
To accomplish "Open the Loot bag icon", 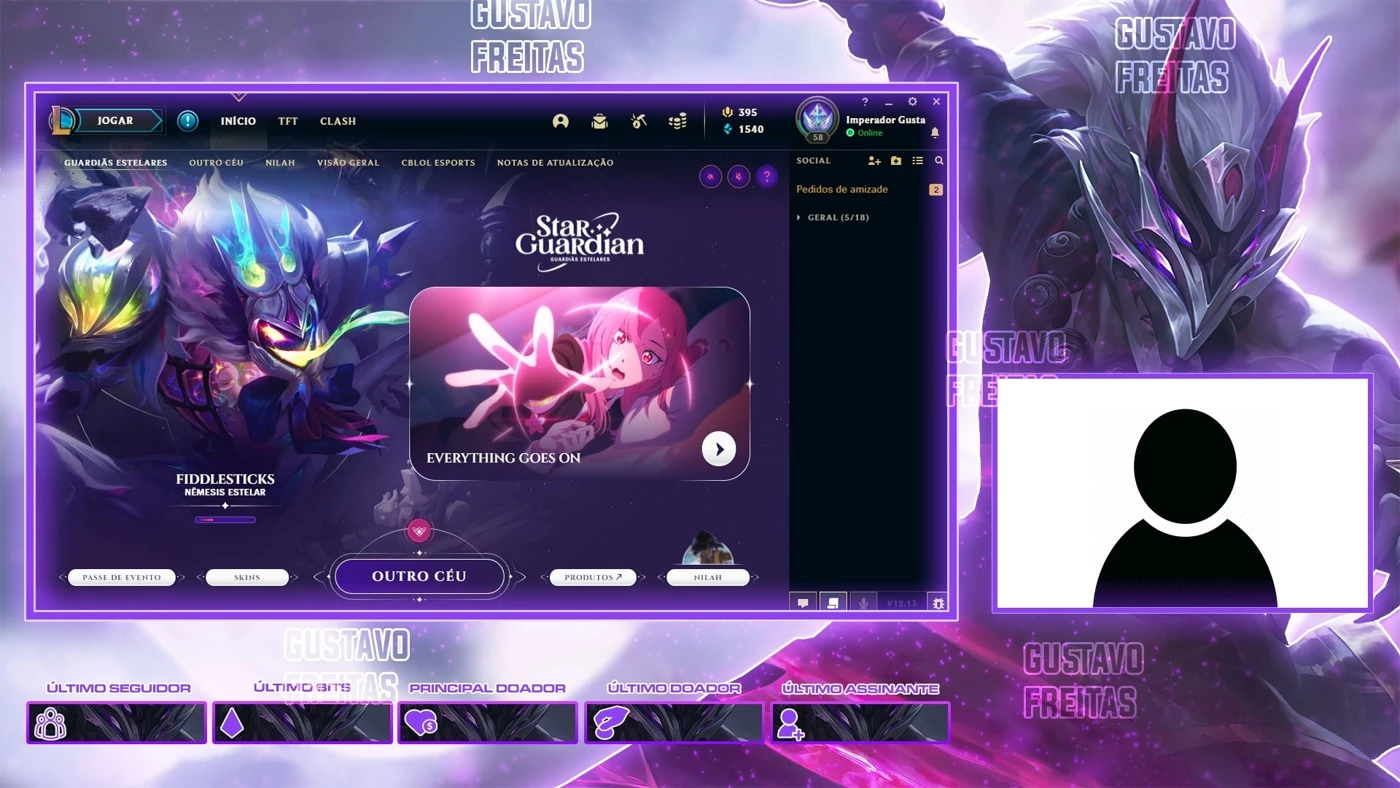I will (598, 120).
